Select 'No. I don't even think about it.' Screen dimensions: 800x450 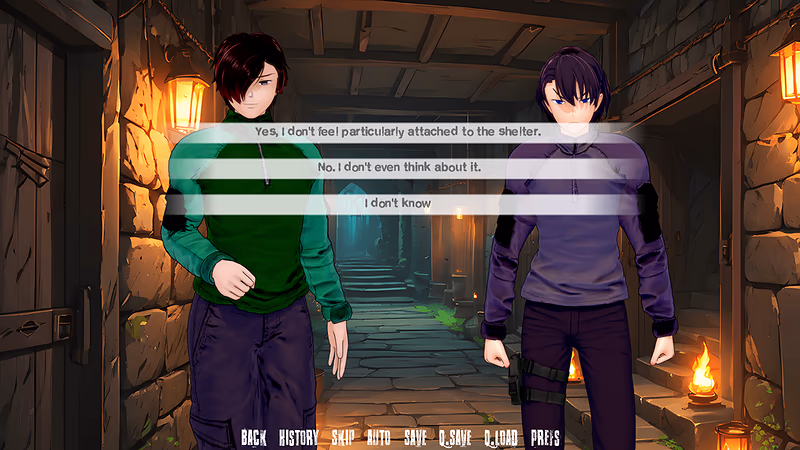coord(398,167)
